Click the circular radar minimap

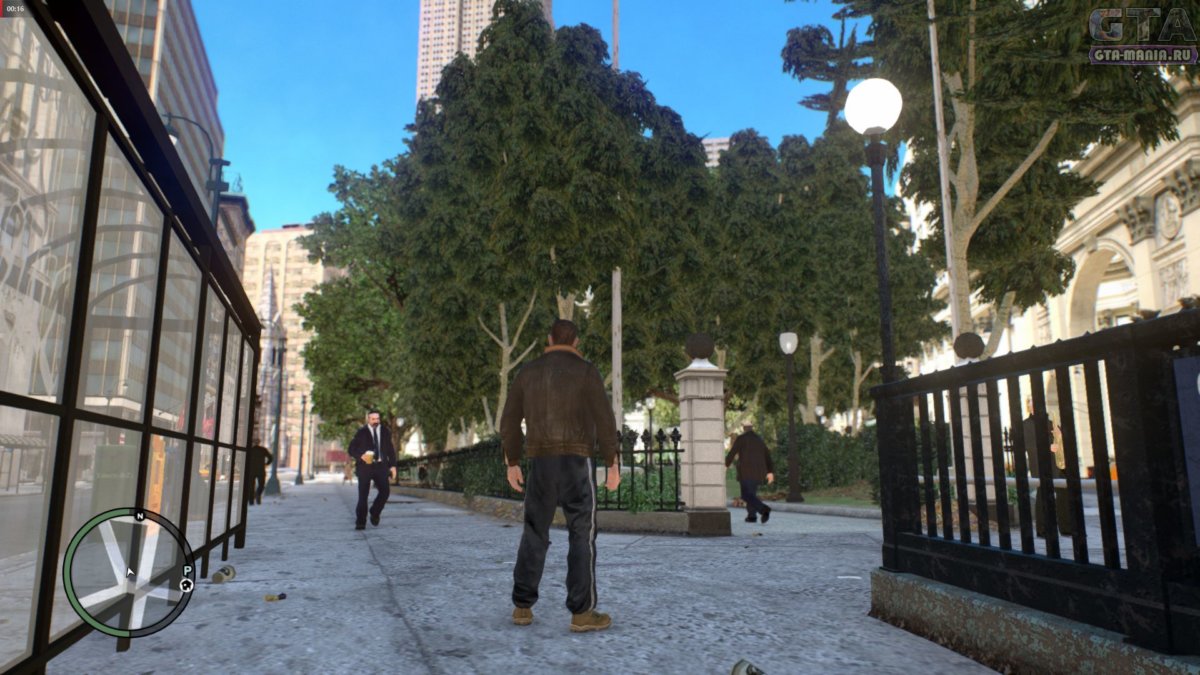pos(128,572)
